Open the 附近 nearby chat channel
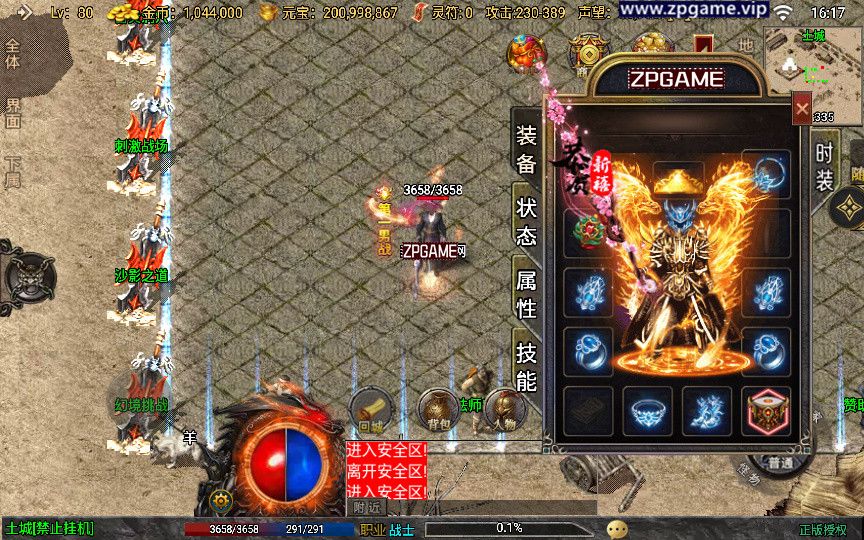The height and width of the screenshot is (540, 864). click(x=368, y=507)
